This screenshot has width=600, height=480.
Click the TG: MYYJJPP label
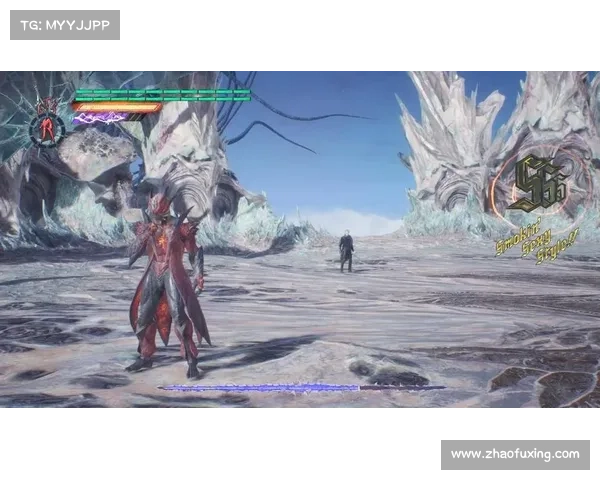(x=64, y=24)
